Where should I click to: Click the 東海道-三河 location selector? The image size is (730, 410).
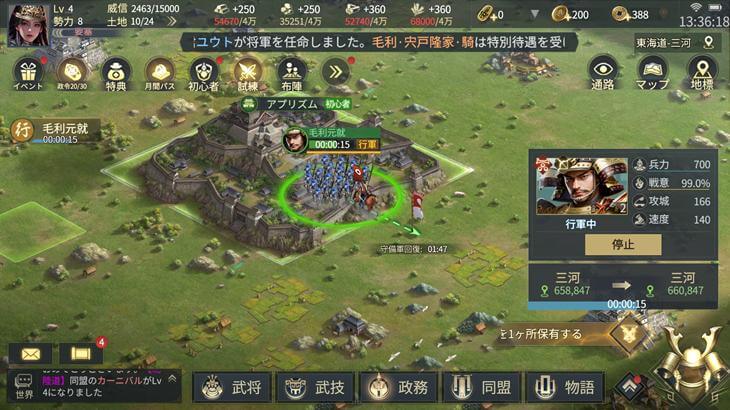[x=677, y=43]
